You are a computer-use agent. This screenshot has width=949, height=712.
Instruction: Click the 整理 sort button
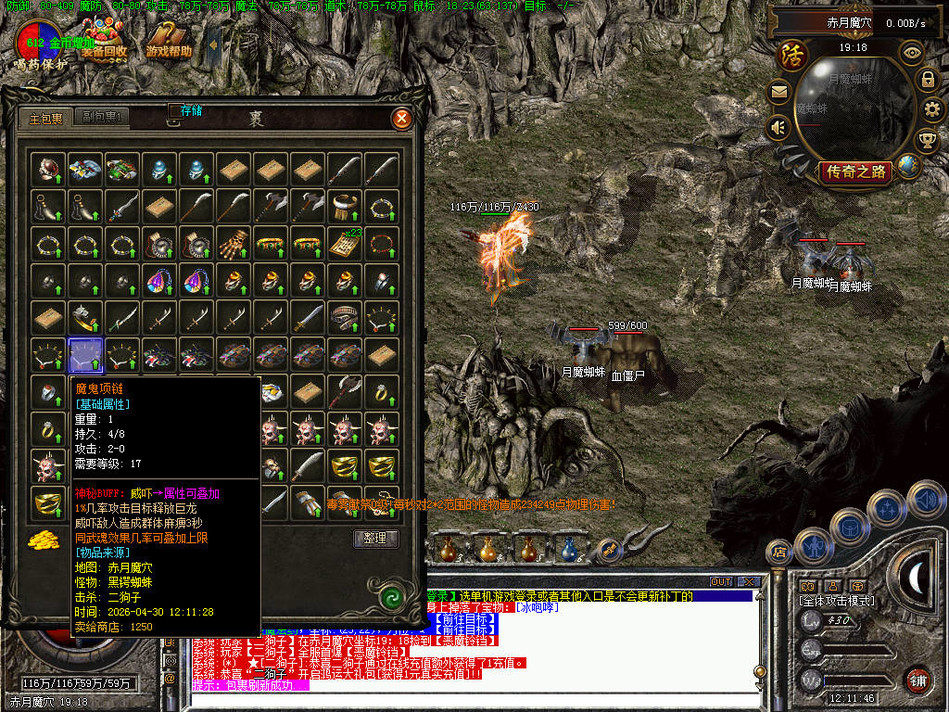click(x=376, y=539)
